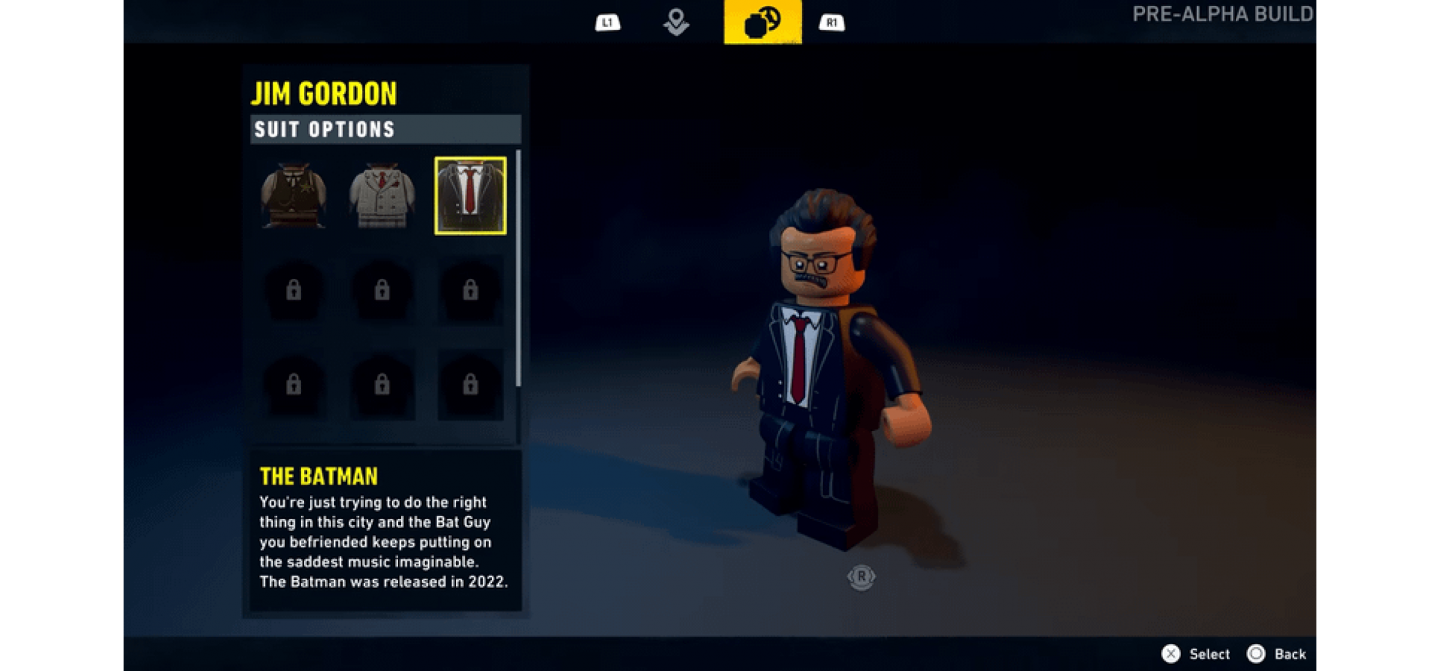This screenshot has width=1440, height=671.
Task: Switch to the map marker tab
Action: tap(676, 22)
